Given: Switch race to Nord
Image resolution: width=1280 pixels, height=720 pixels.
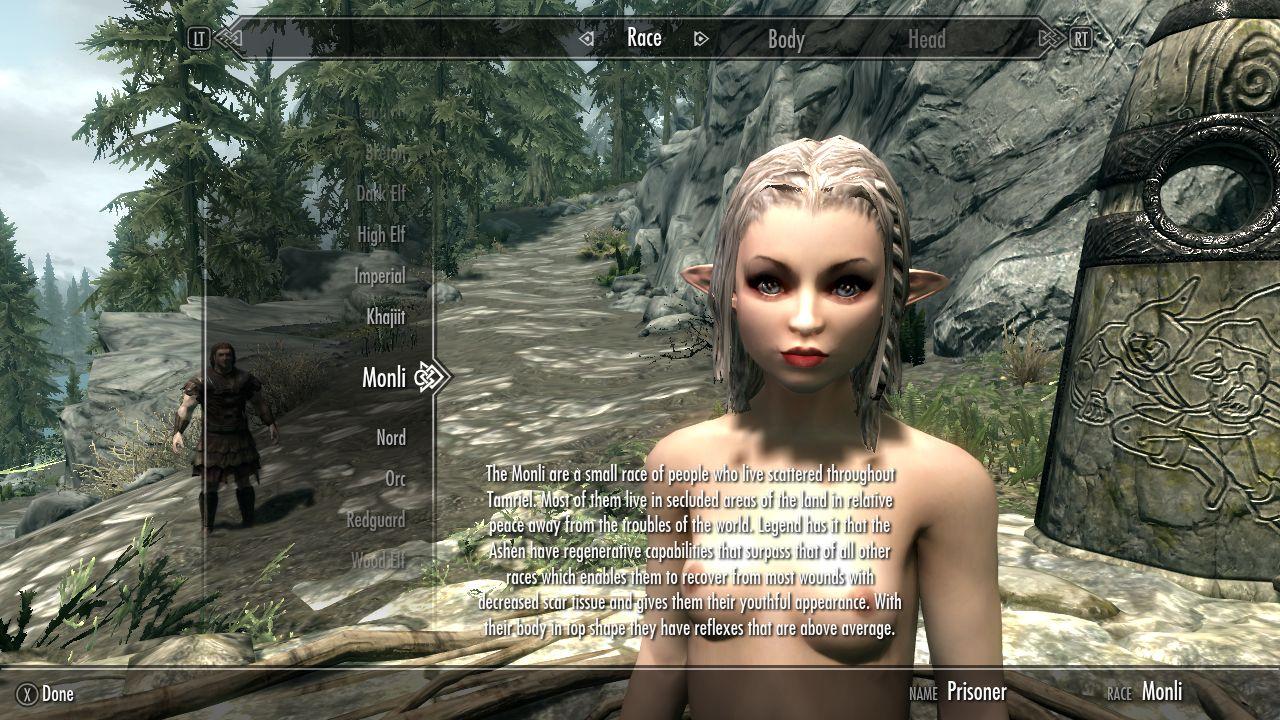Looking at the screenshot, I should pyautogui.click(x=391, y=438).
